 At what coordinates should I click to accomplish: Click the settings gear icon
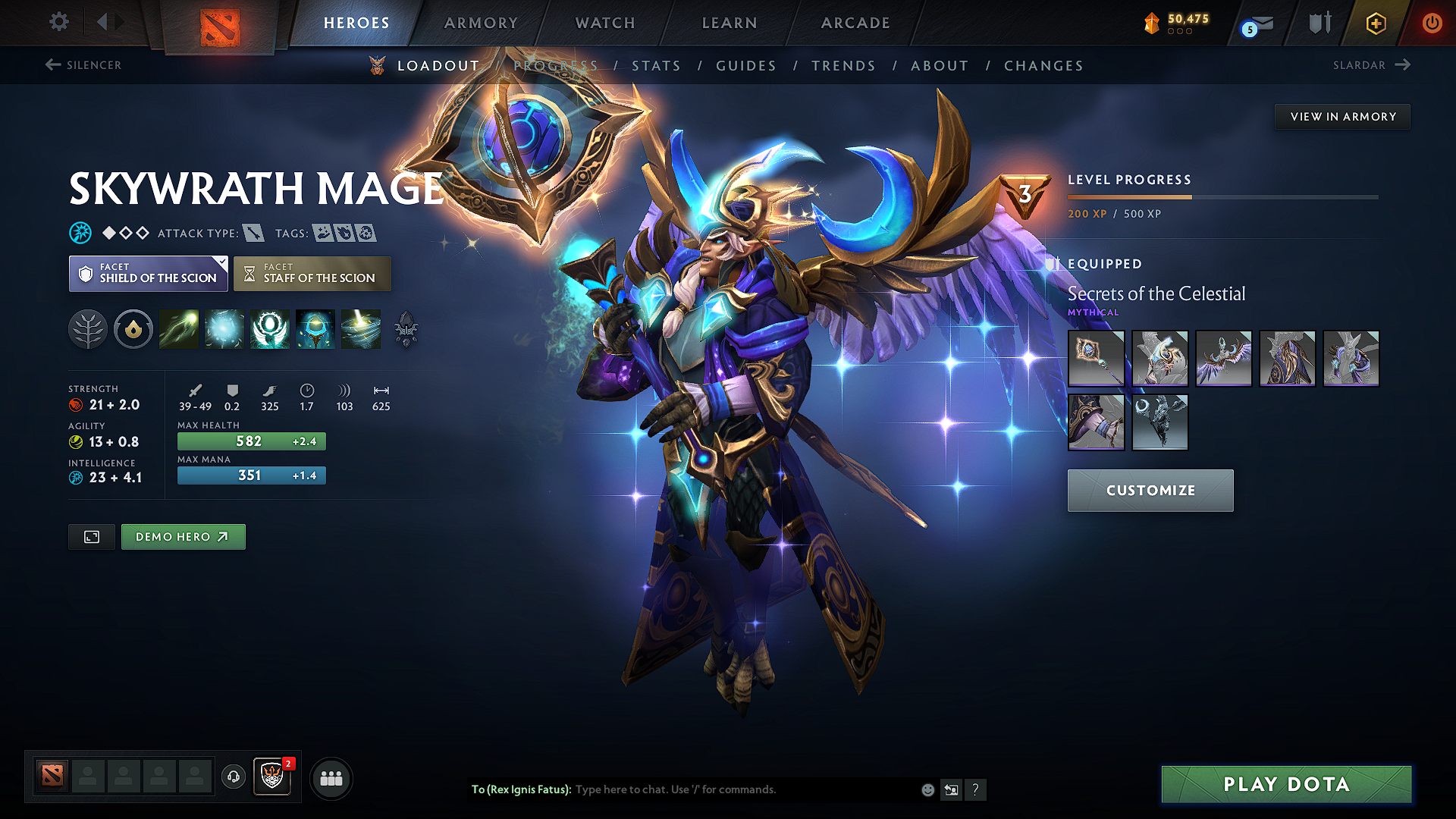(58, 22)
